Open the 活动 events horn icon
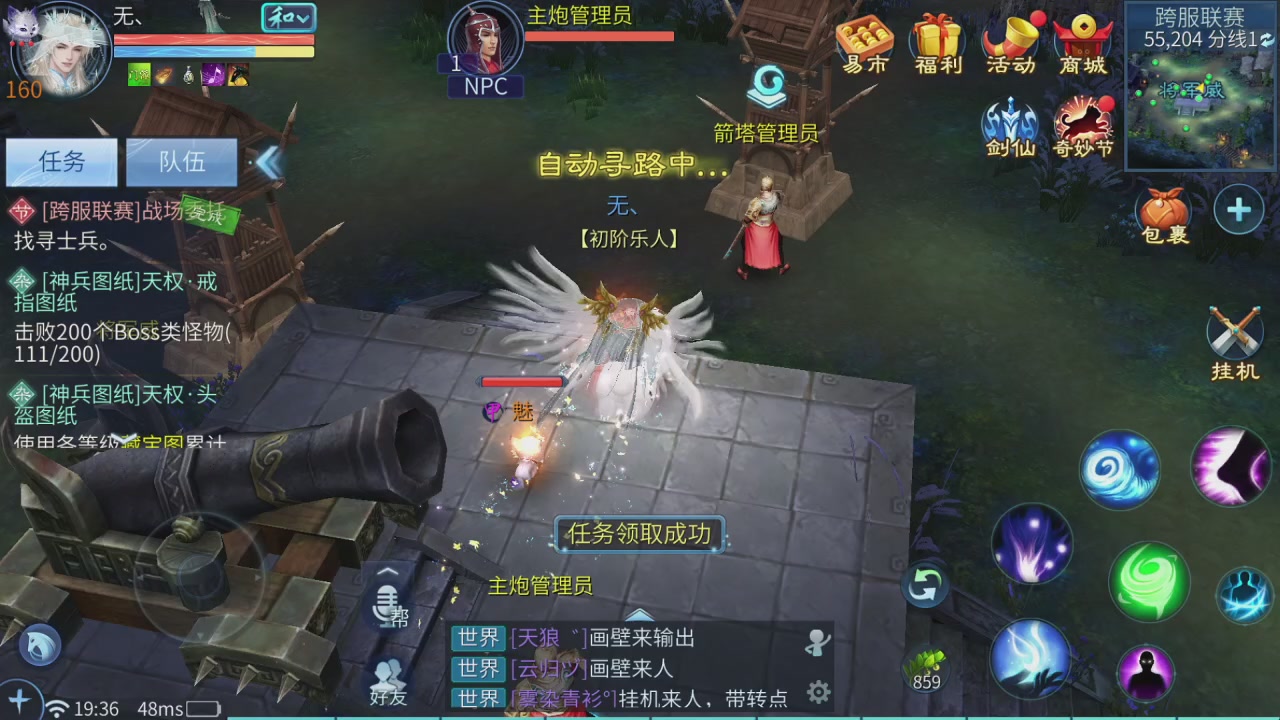 click(x=1010, y=40)
